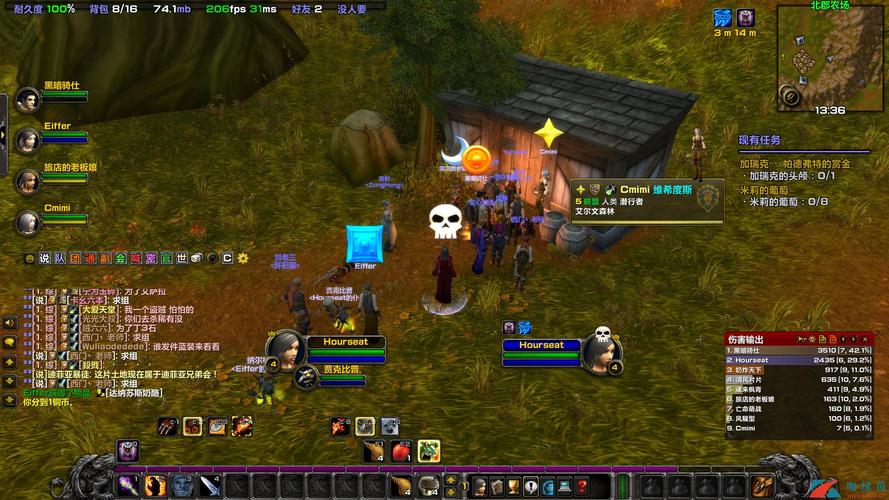
Task: Select the 加瑞克·帕德弗特的赏金 quest in tracker
Action: click(794, 164)
